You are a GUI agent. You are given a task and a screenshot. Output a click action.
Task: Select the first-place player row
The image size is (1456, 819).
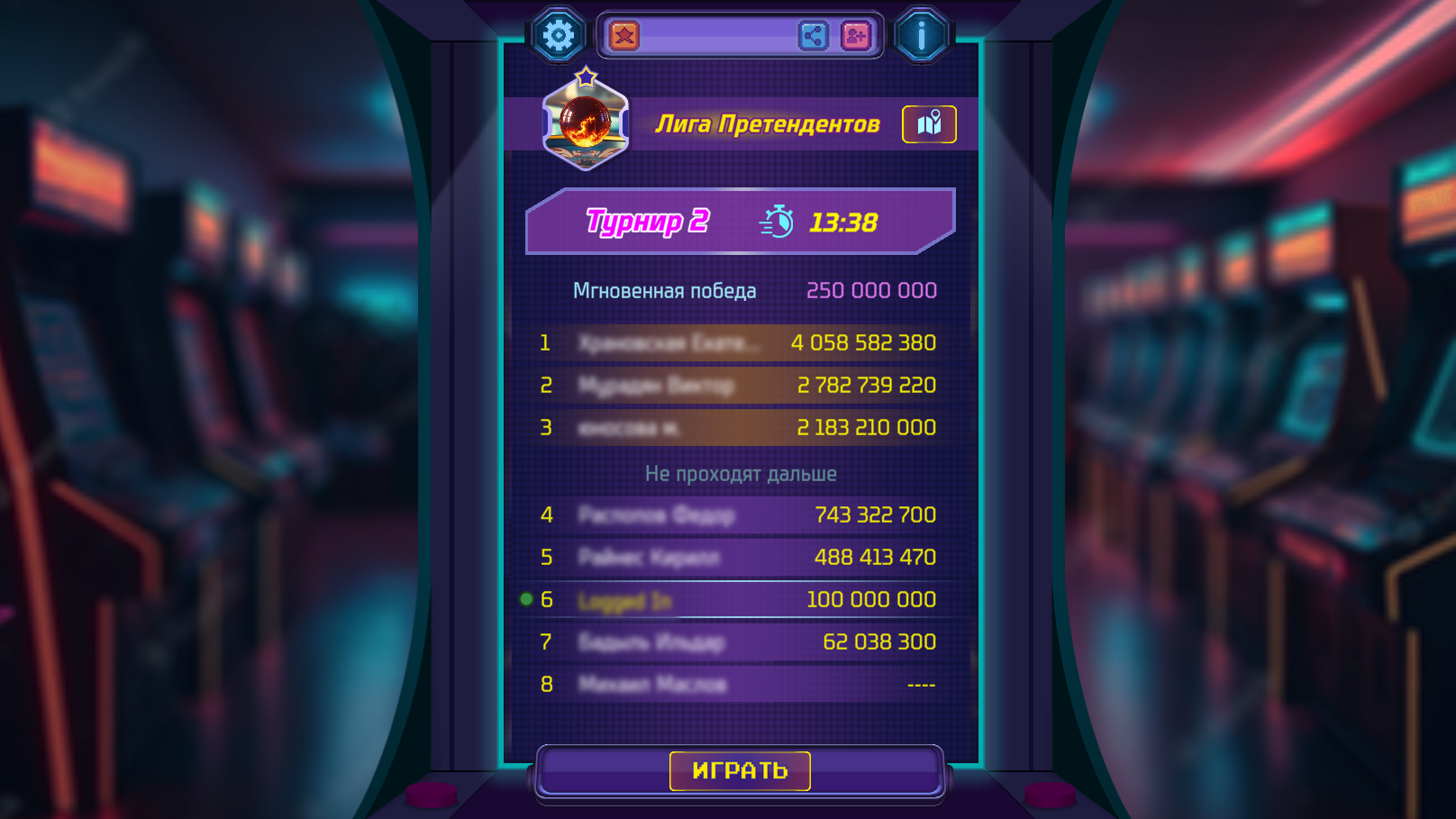739,342
